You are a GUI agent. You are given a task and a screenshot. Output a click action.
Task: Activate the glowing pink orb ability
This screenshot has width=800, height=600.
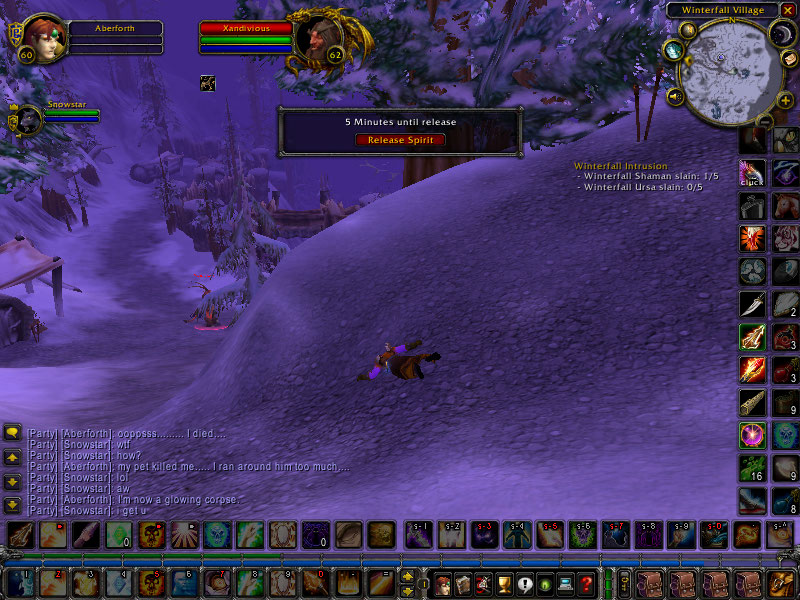(x=752, y=435)
